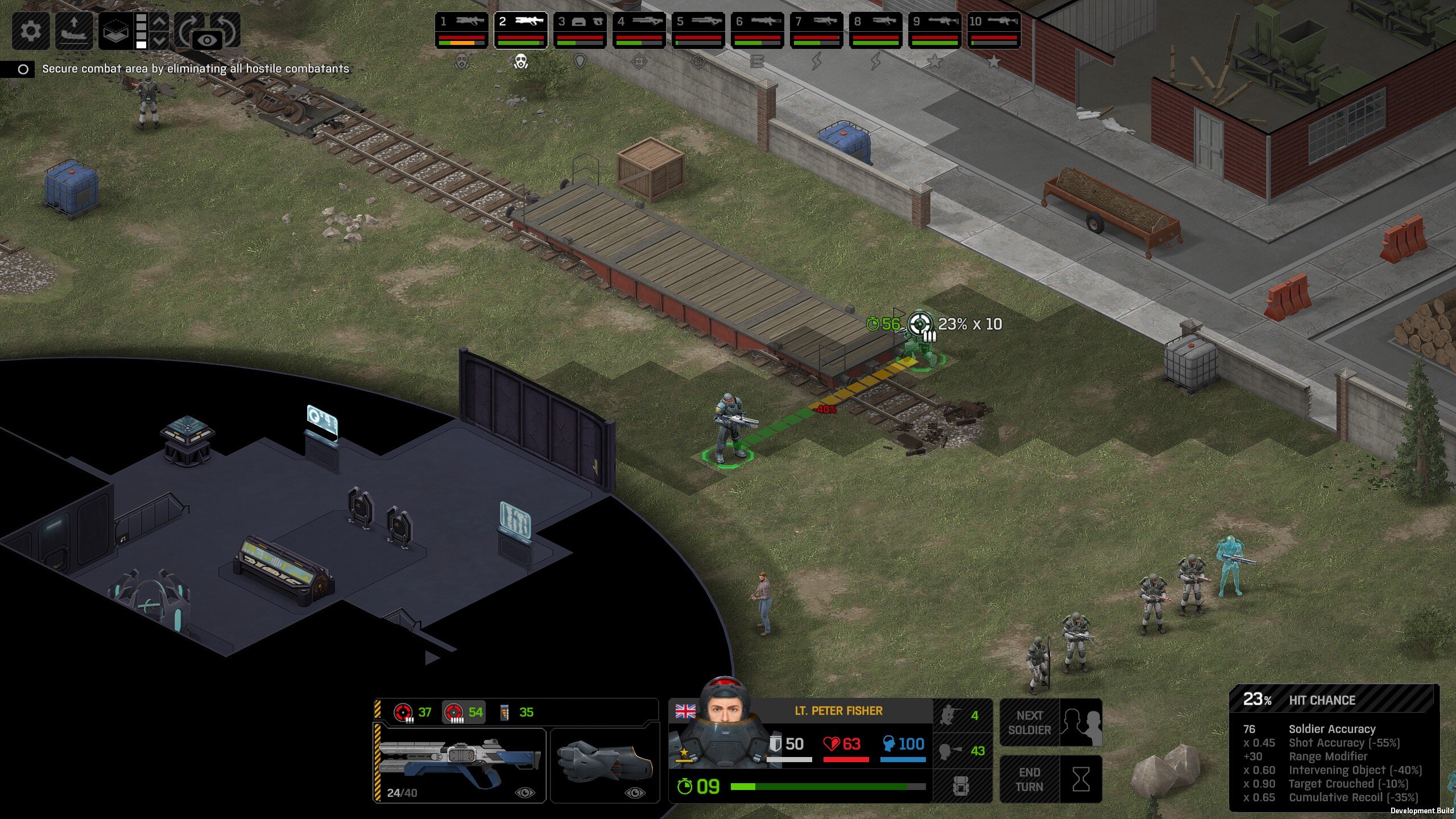Screen dimensions: 1456x819
Task: Select the reload action costing 35
Action: pyautogui.click(x=516, y=712)
